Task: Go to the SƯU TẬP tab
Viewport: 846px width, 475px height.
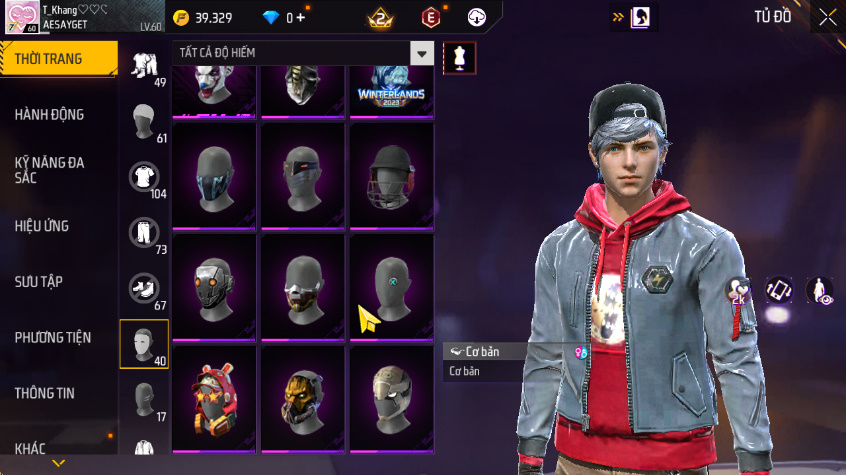Action: tap(39, 281)
